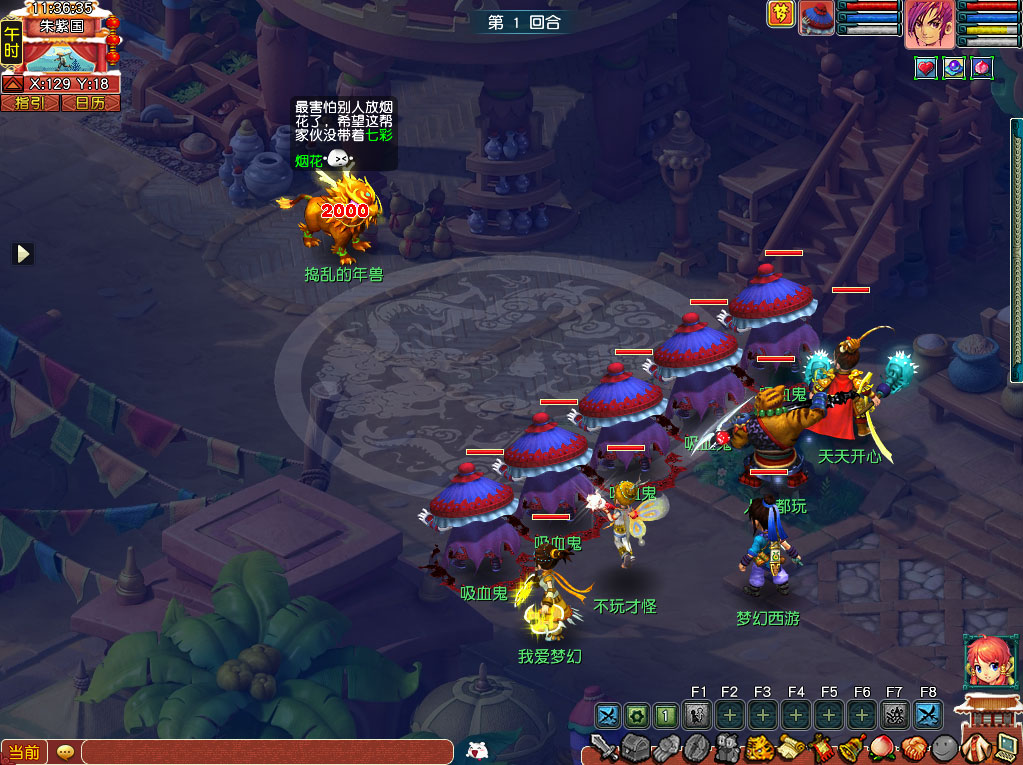
Task: Collapse the minimap with the triangle button
Action: (x=11, y=85)
